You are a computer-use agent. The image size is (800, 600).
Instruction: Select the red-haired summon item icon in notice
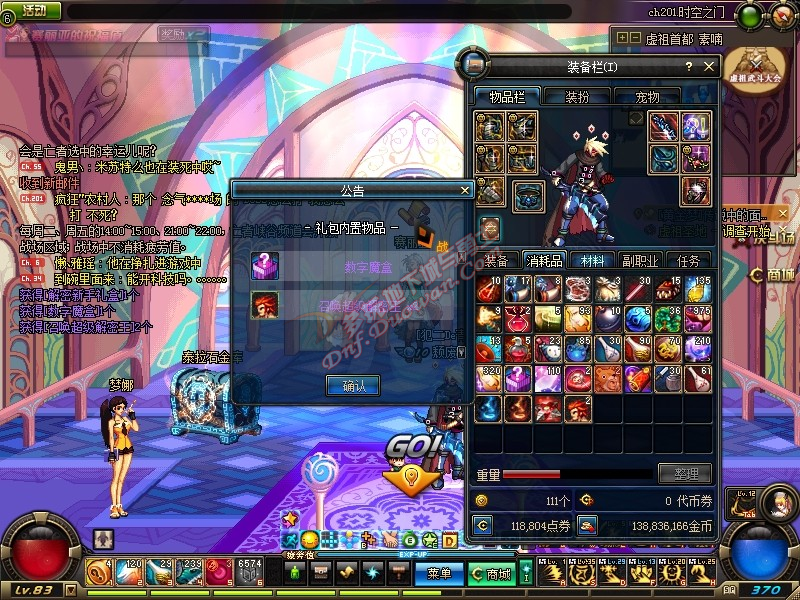tap(265, 304)
